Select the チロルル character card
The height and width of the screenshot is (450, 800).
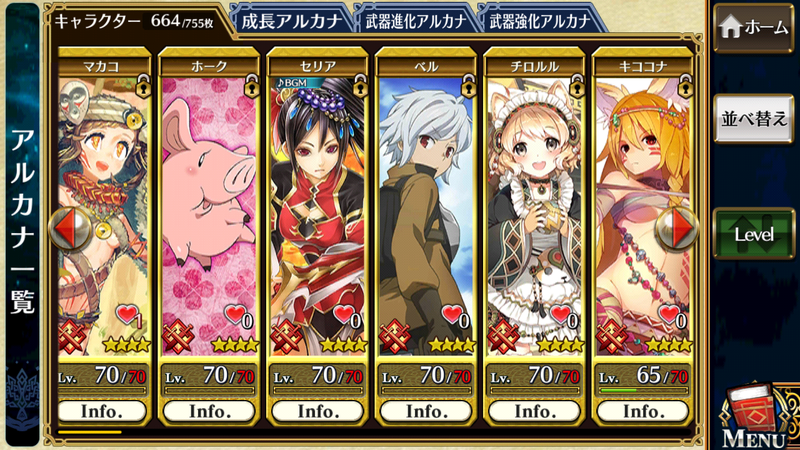pos(534,200)
